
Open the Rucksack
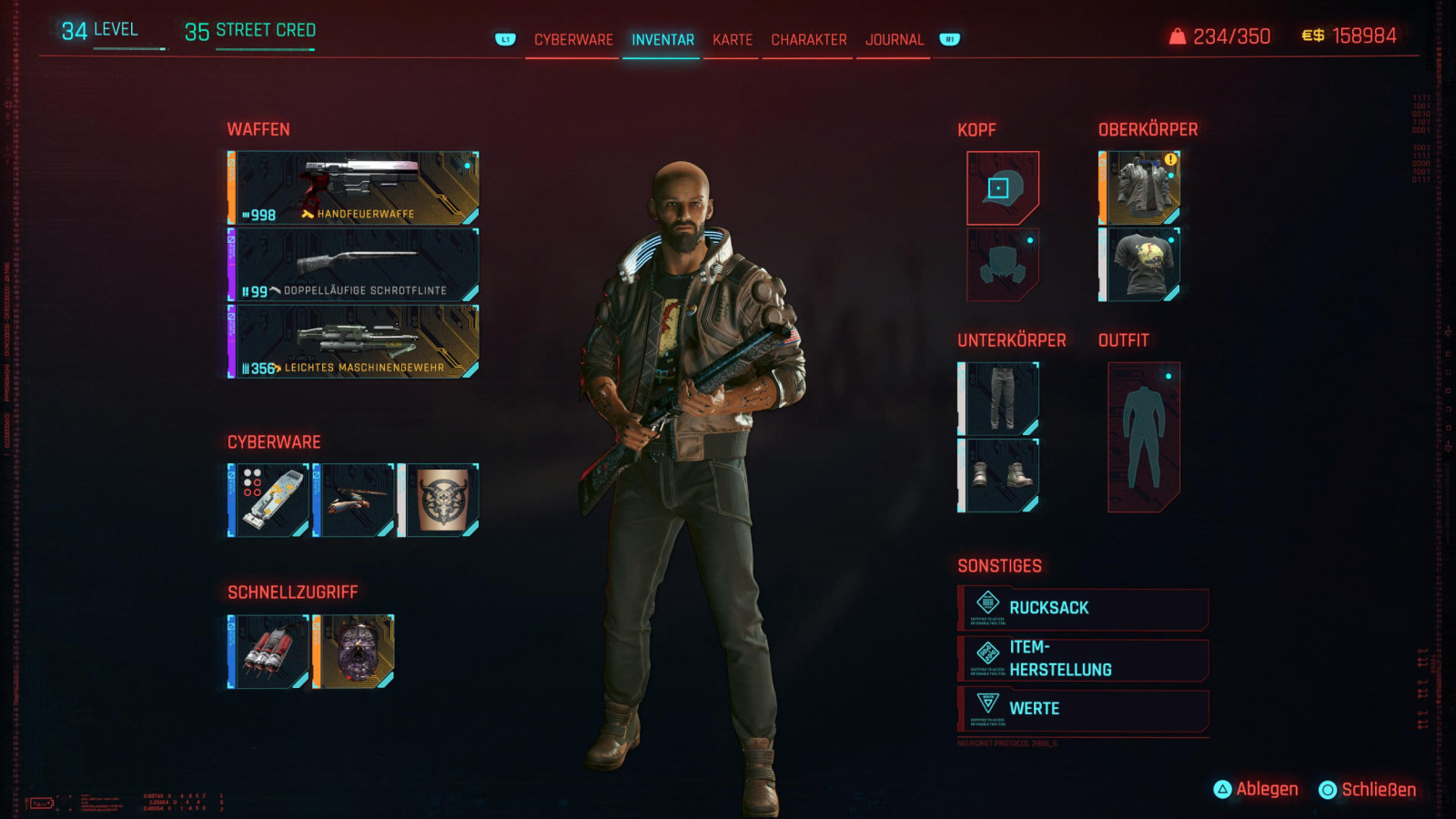click(1083, 609)
